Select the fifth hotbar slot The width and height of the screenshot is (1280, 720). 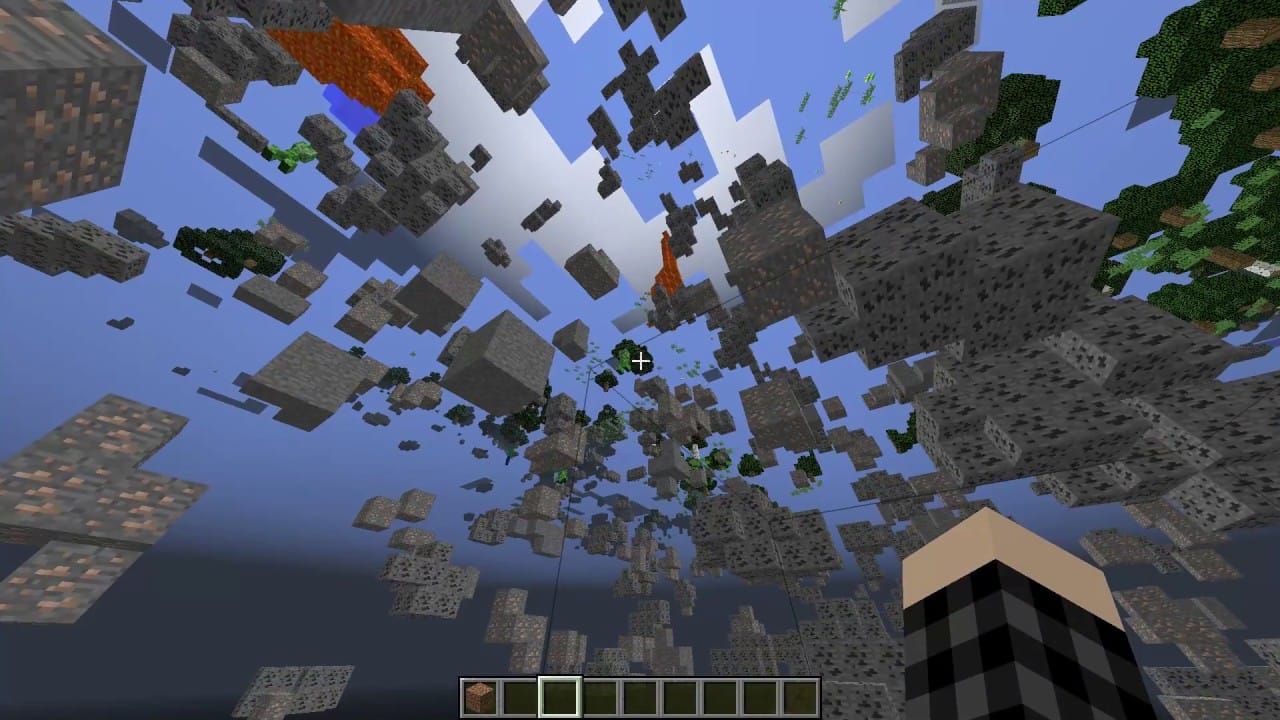point(641,690)
